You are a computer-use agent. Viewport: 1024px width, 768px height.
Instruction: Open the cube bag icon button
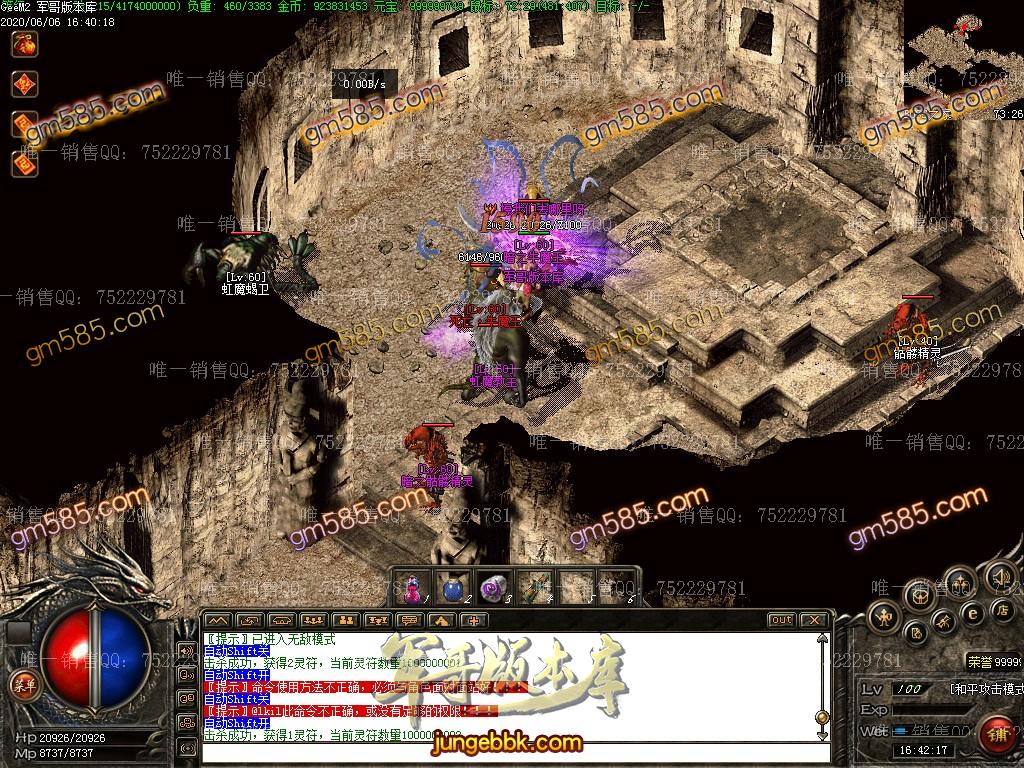[920, 597]
